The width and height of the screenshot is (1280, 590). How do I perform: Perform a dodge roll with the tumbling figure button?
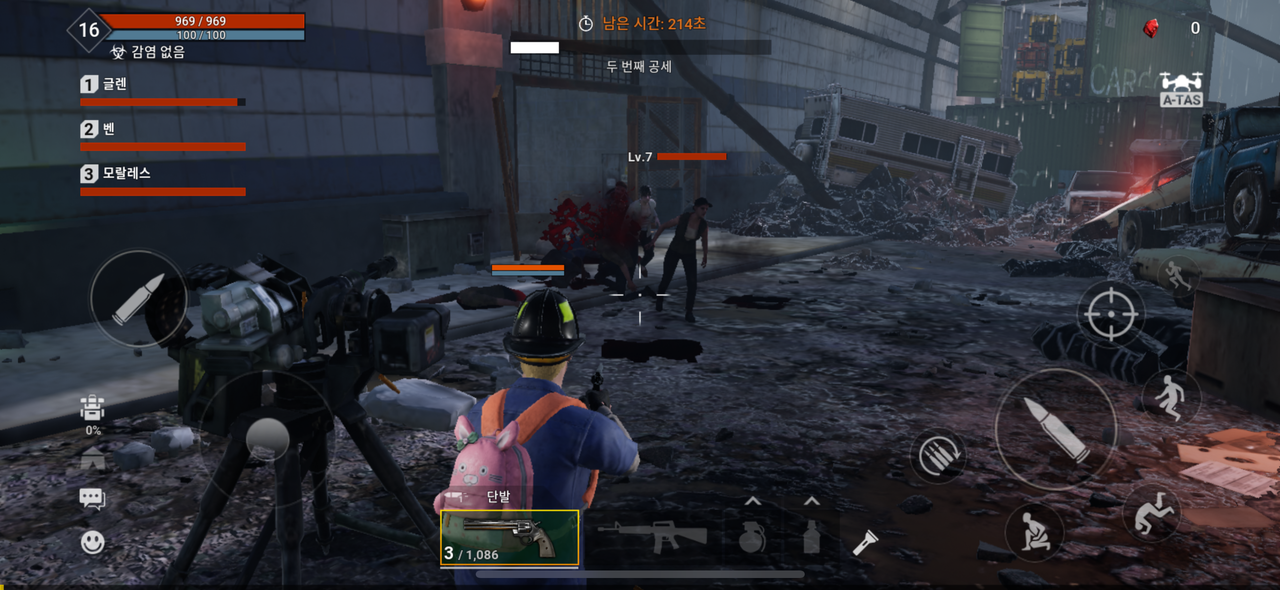[1152, 512]
